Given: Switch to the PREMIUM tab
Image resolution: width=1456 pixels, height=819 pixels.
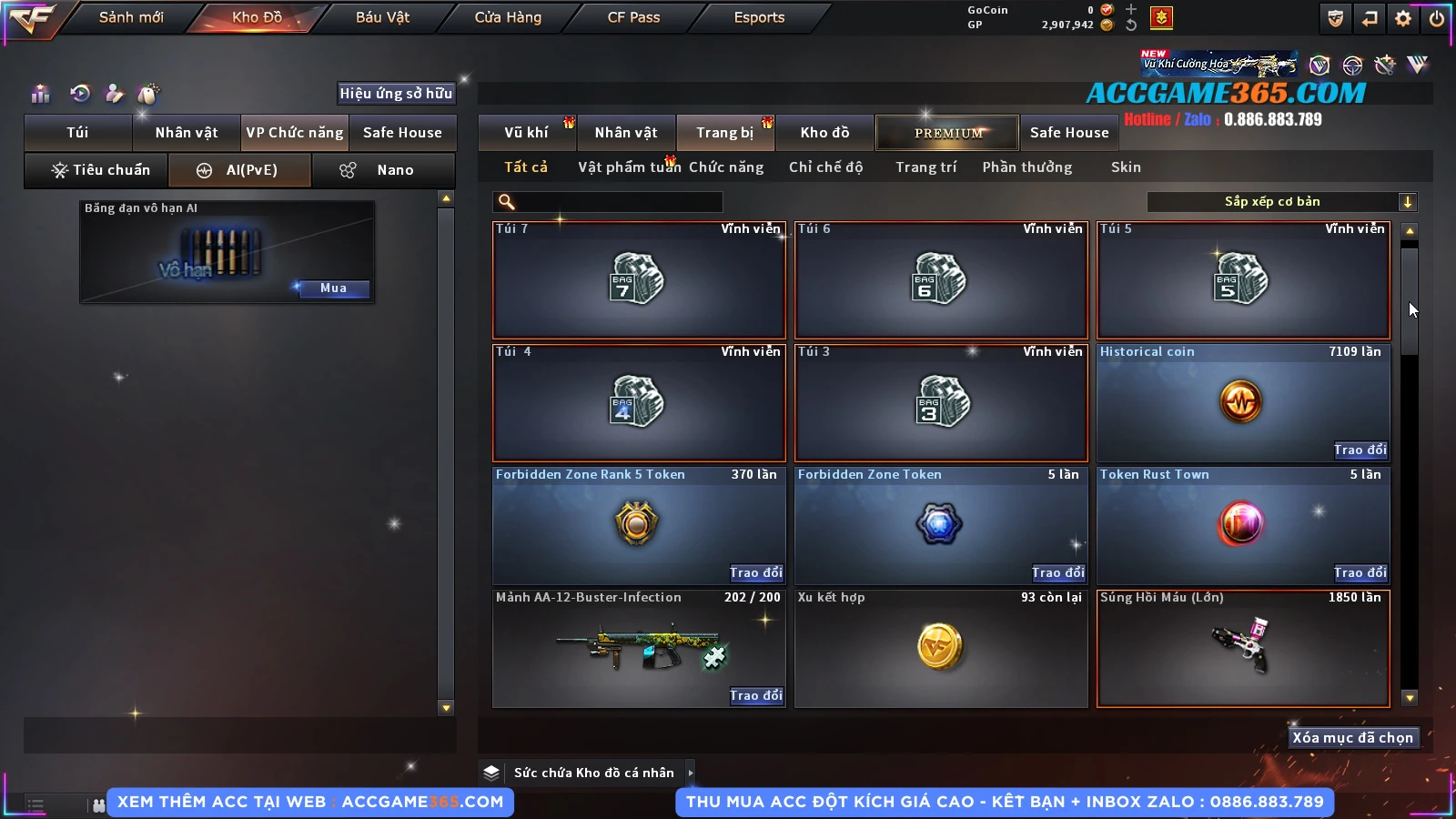Looking at the screenshot, I should click(x=948, y=133).
